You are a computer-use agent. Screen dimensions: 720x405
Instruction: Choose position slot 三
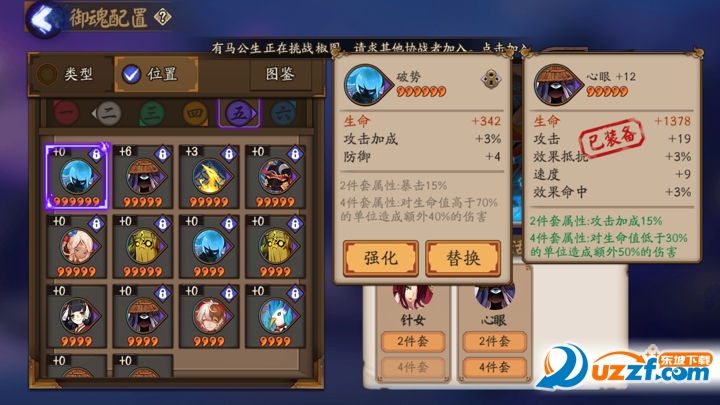click(x=151, y=113)
